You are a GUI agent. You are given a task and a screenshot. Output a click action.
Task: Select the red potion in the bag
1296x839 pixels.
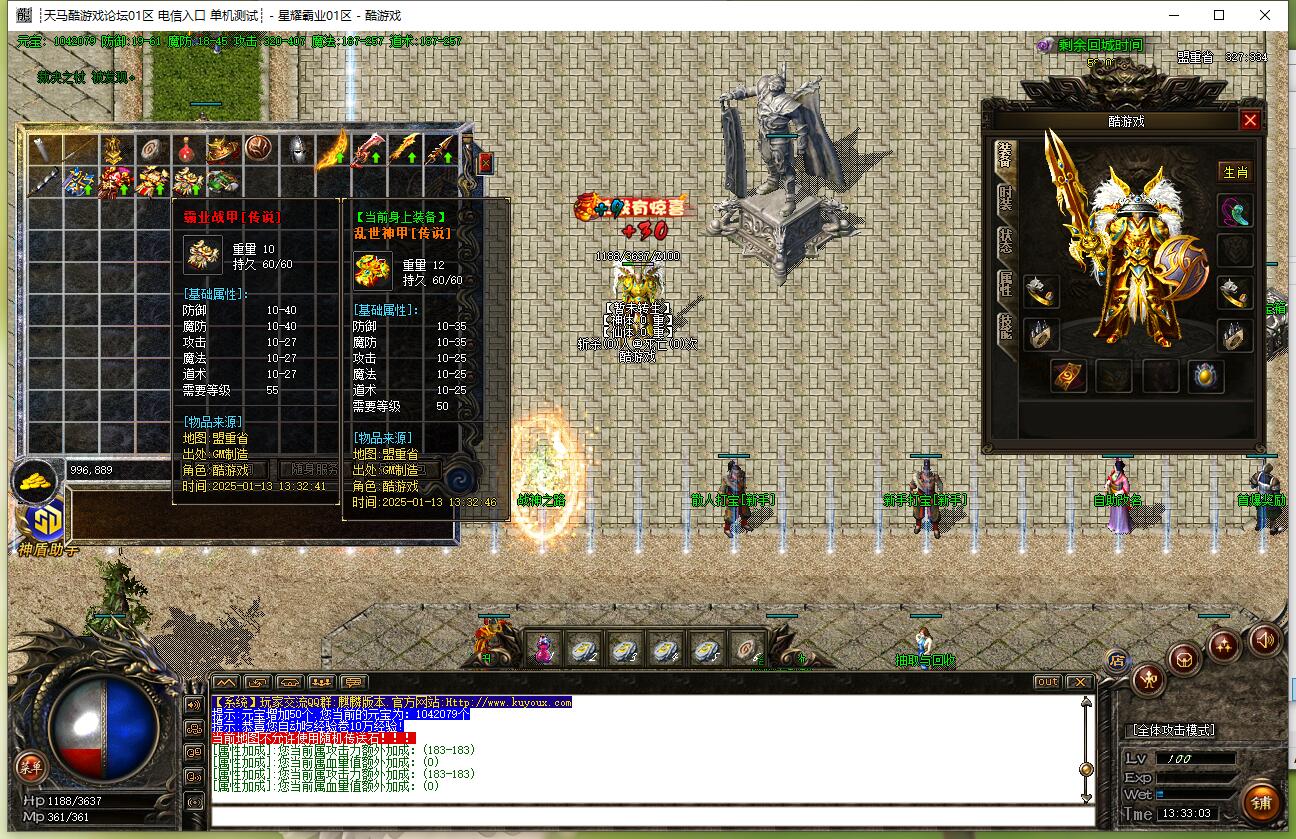pyautogui.click(x=186, y=150)
